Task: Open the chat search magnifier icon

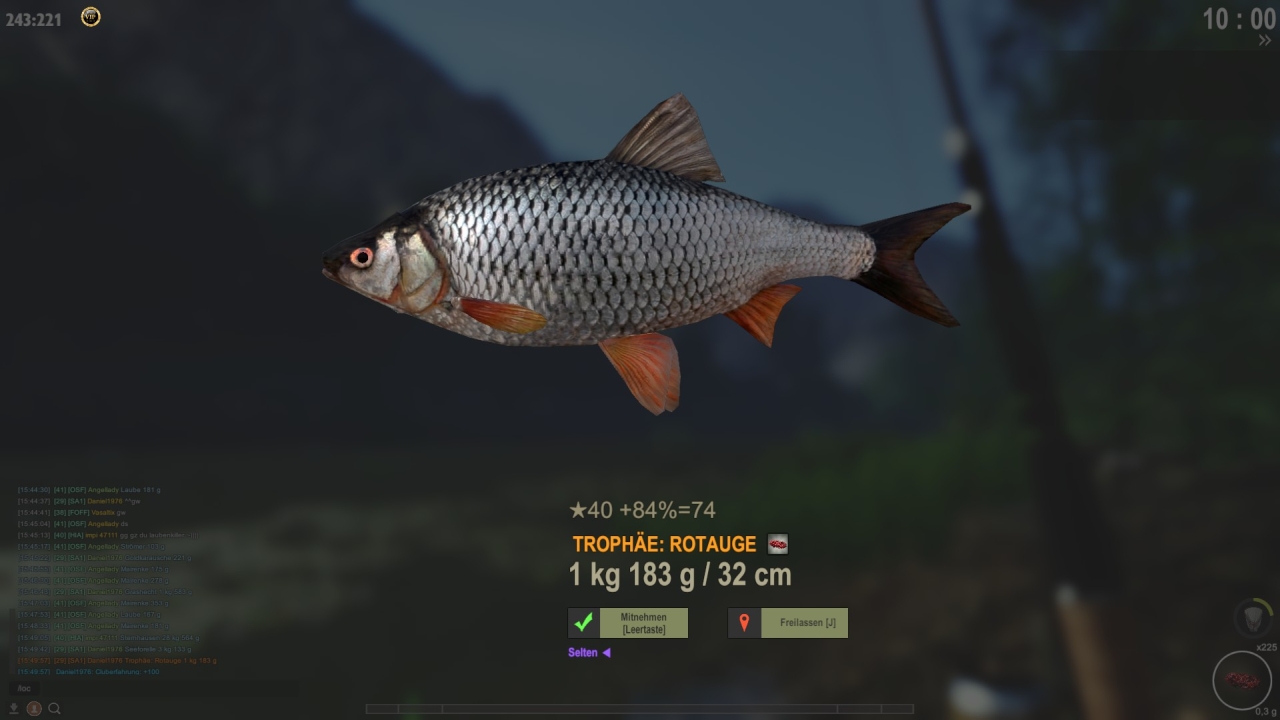Action: pos(55,709)
